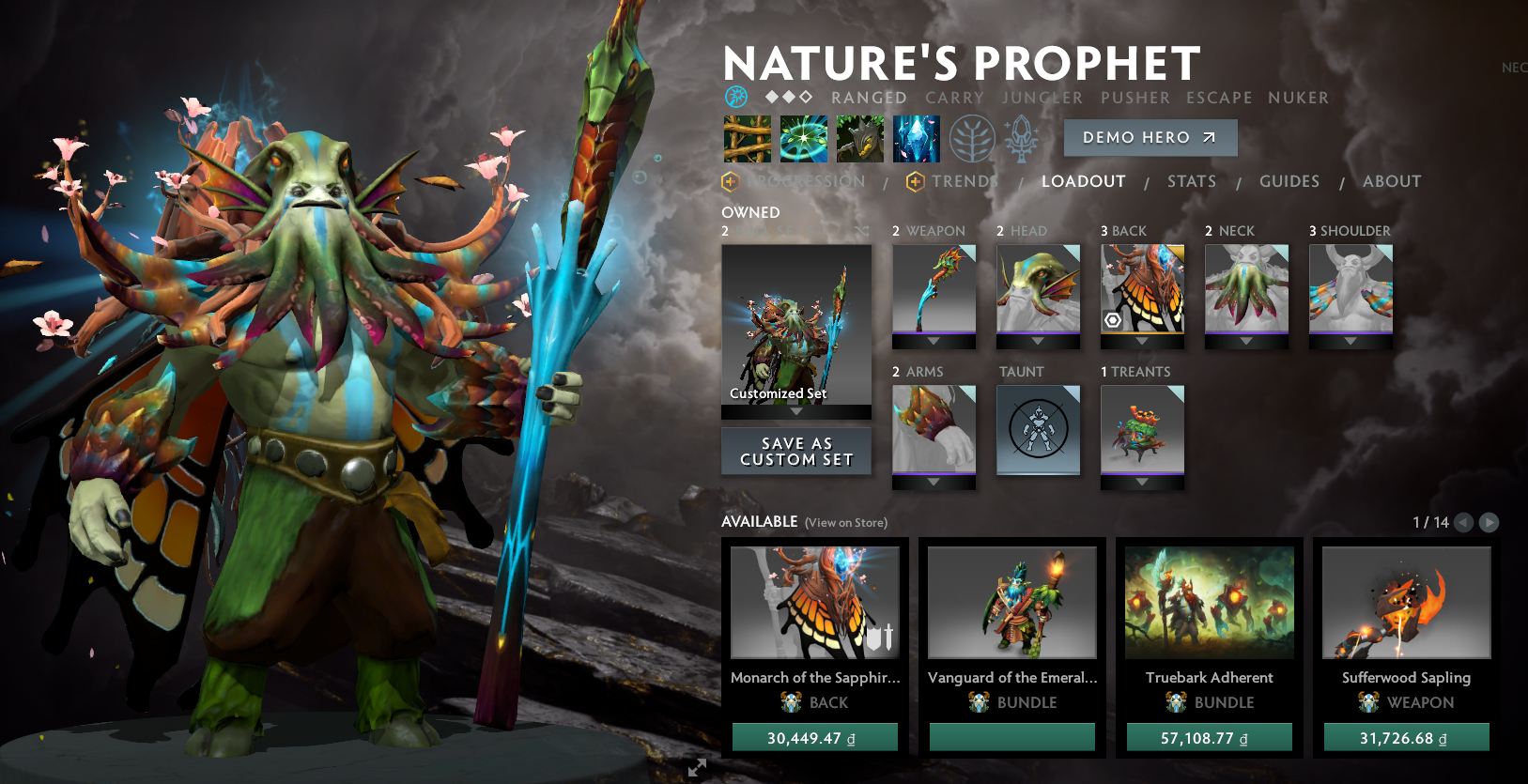Click the Demo Hero button
1528x784 pixels.
click(1150, 137)
